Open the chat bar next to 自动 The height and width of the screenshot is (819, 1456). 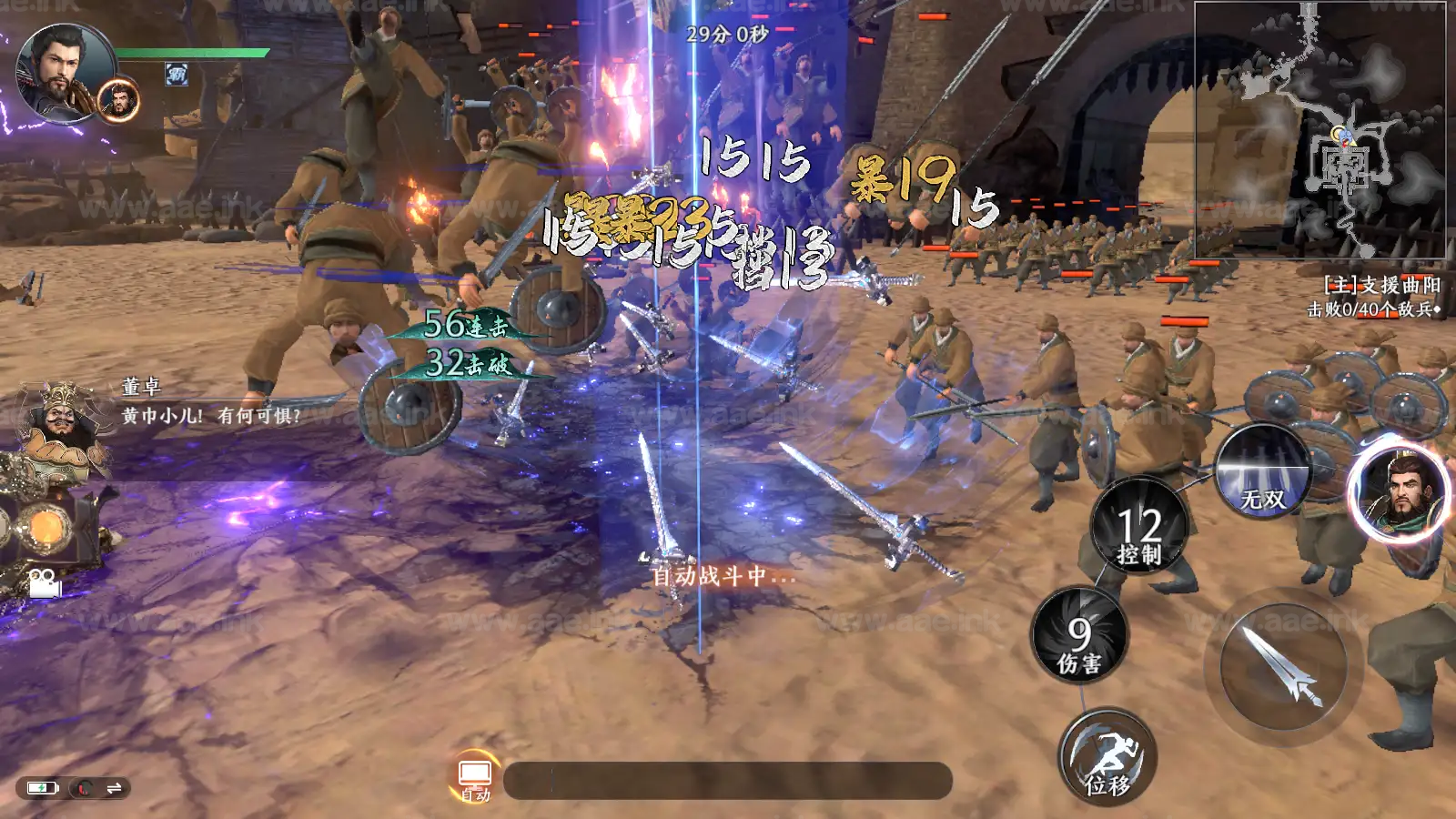728,781
